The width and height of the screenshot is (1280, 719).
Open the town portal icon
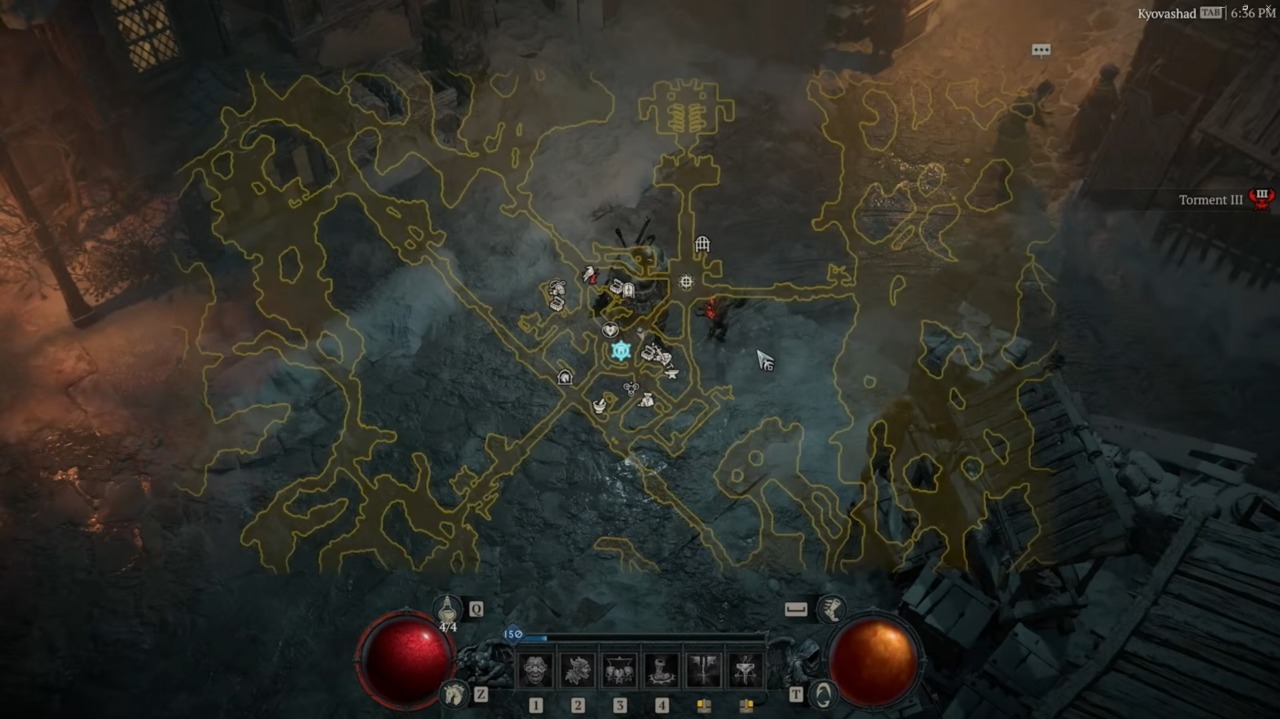(x=822, y=693)
